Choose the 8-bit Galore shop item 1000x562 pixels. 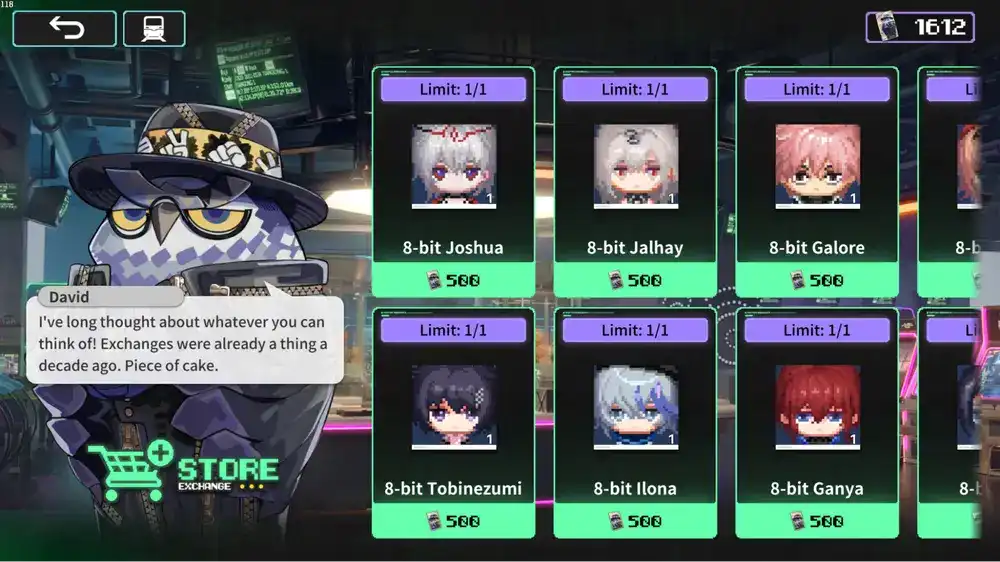817,182
